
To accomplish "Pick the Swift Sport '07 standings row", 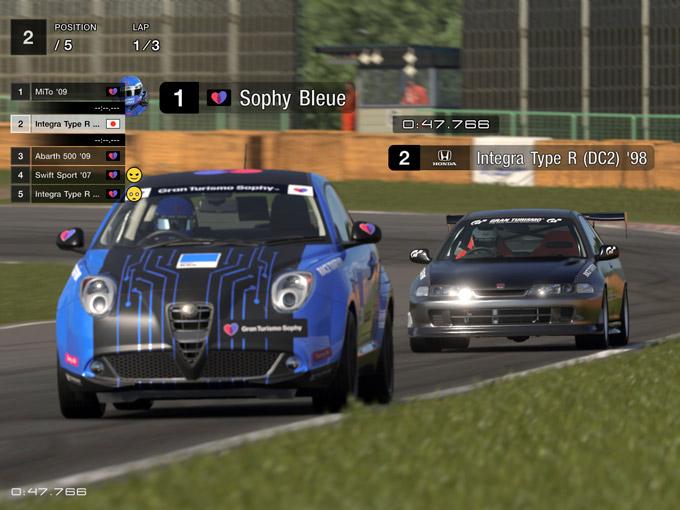I will 66,175.
